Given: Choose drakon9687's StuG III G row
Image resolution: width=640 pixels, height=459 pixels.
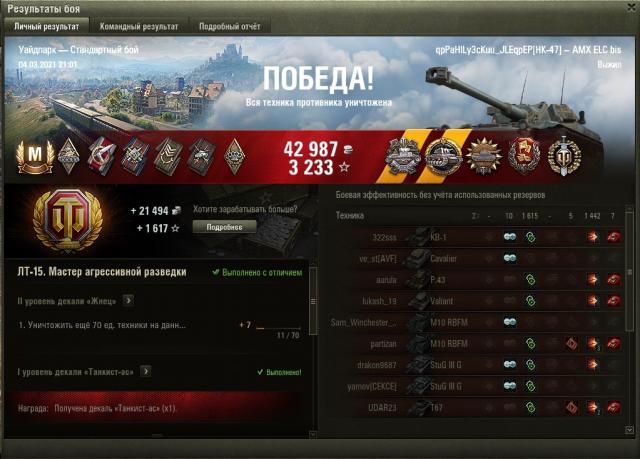Looking at the screenshot, I should tap(480, 364).
